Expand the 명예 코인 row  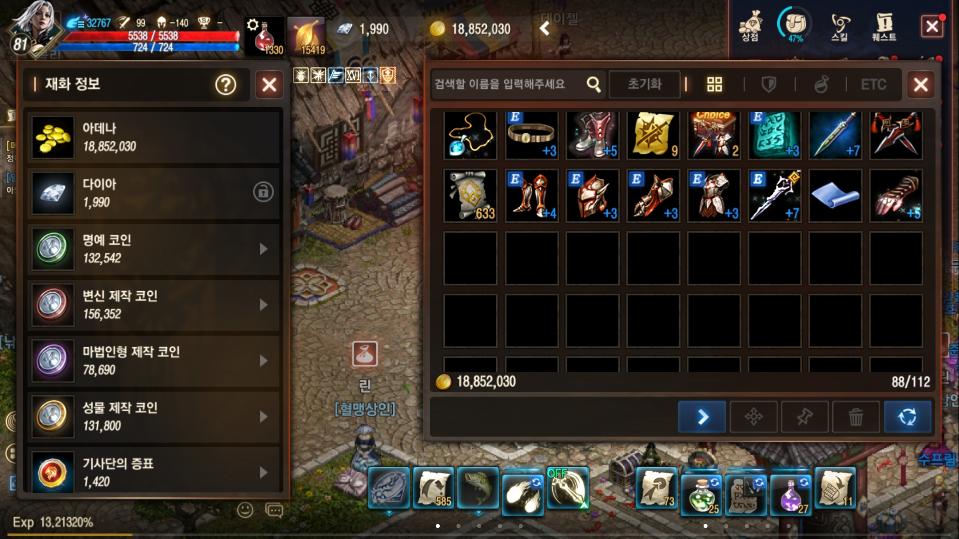tap(264, 249)
